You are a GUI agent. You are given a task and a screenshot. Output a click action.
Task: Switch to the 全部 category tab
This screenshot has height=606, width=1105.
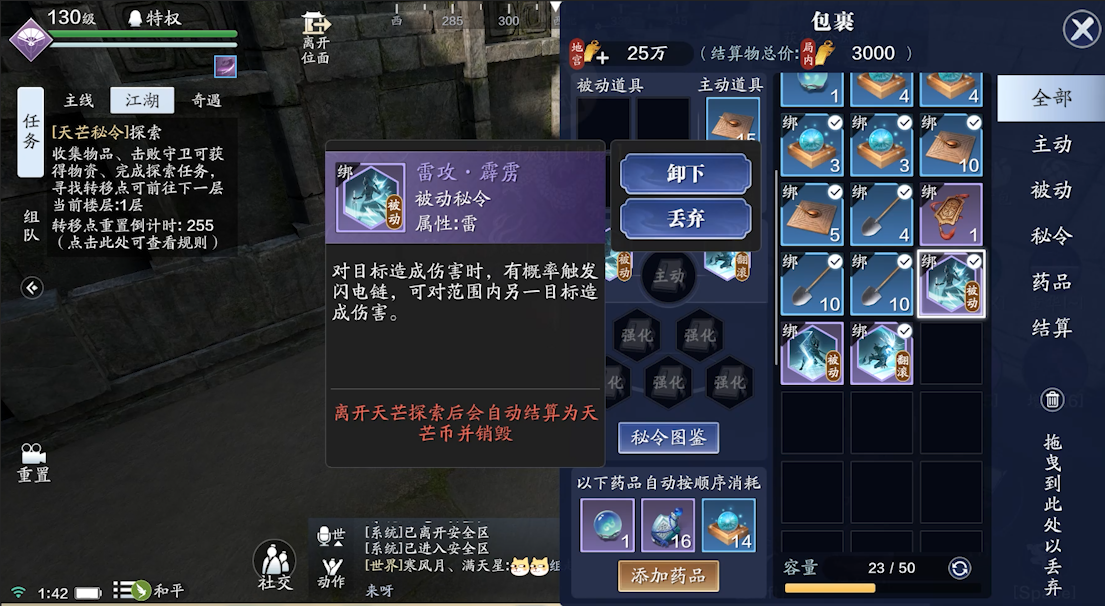(x=1051, y=98)
